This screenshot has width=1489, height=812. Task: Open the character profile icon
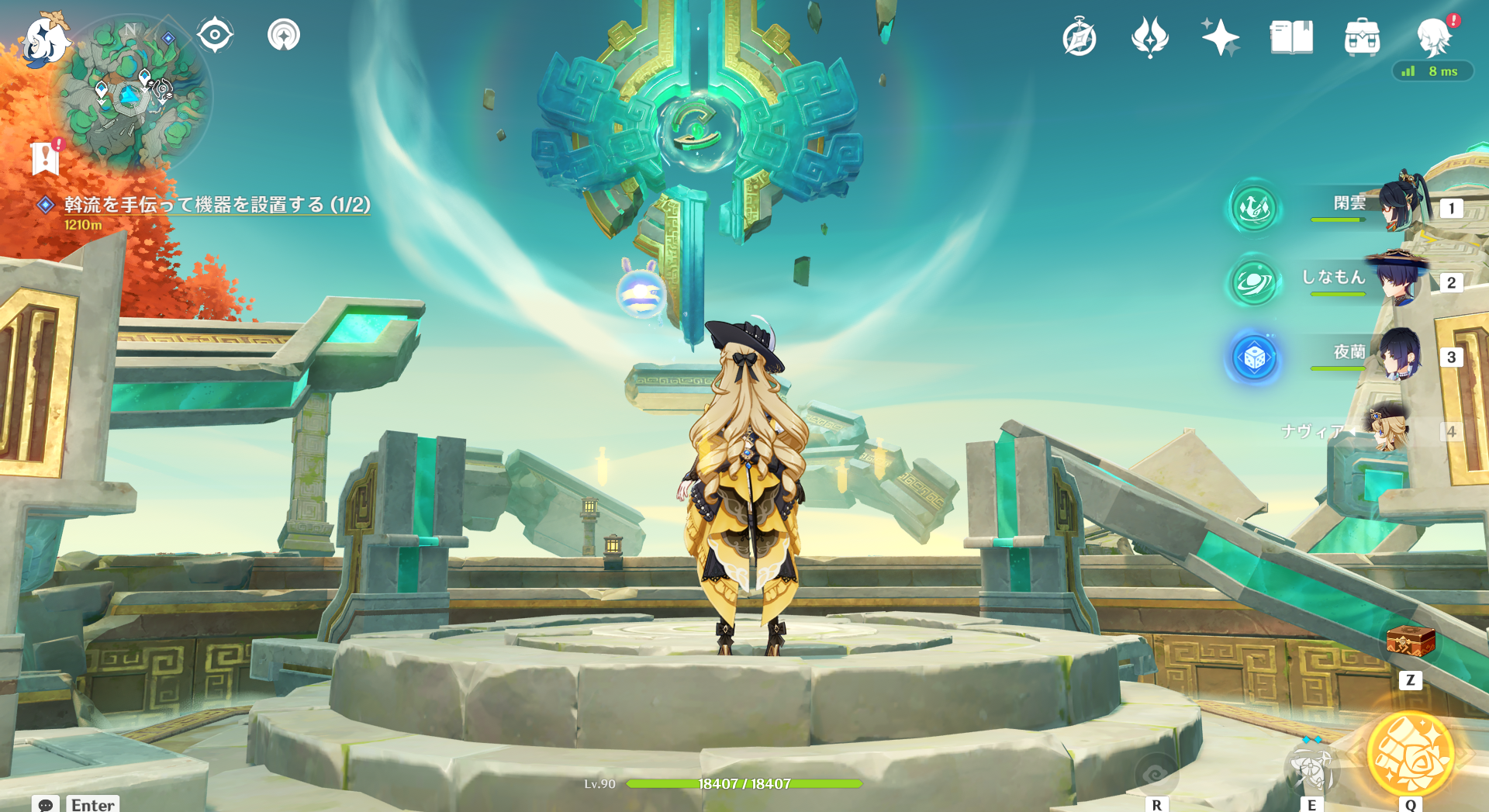1433,37
